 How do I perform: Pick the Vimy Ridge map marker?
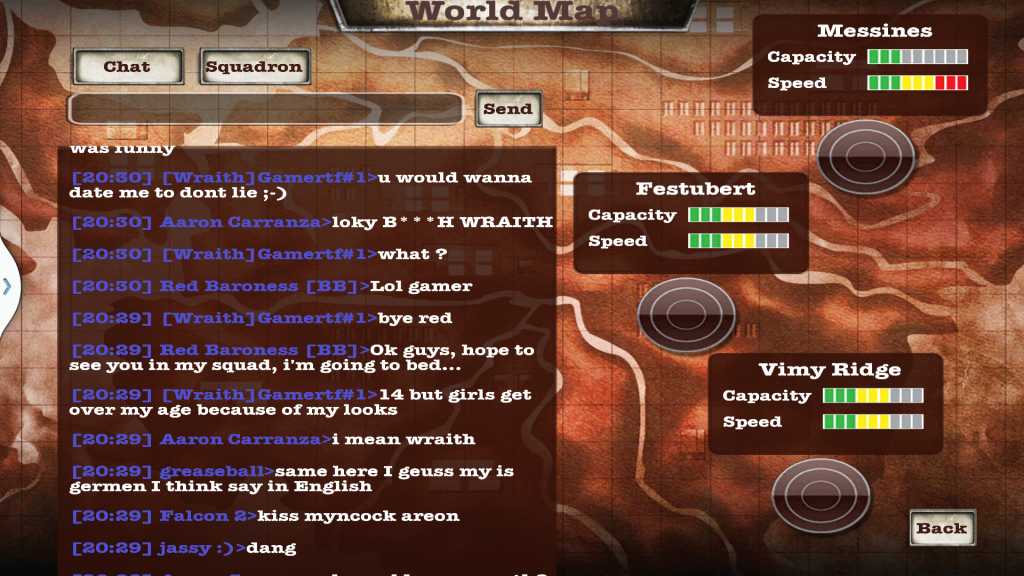(x=820, y=494)
